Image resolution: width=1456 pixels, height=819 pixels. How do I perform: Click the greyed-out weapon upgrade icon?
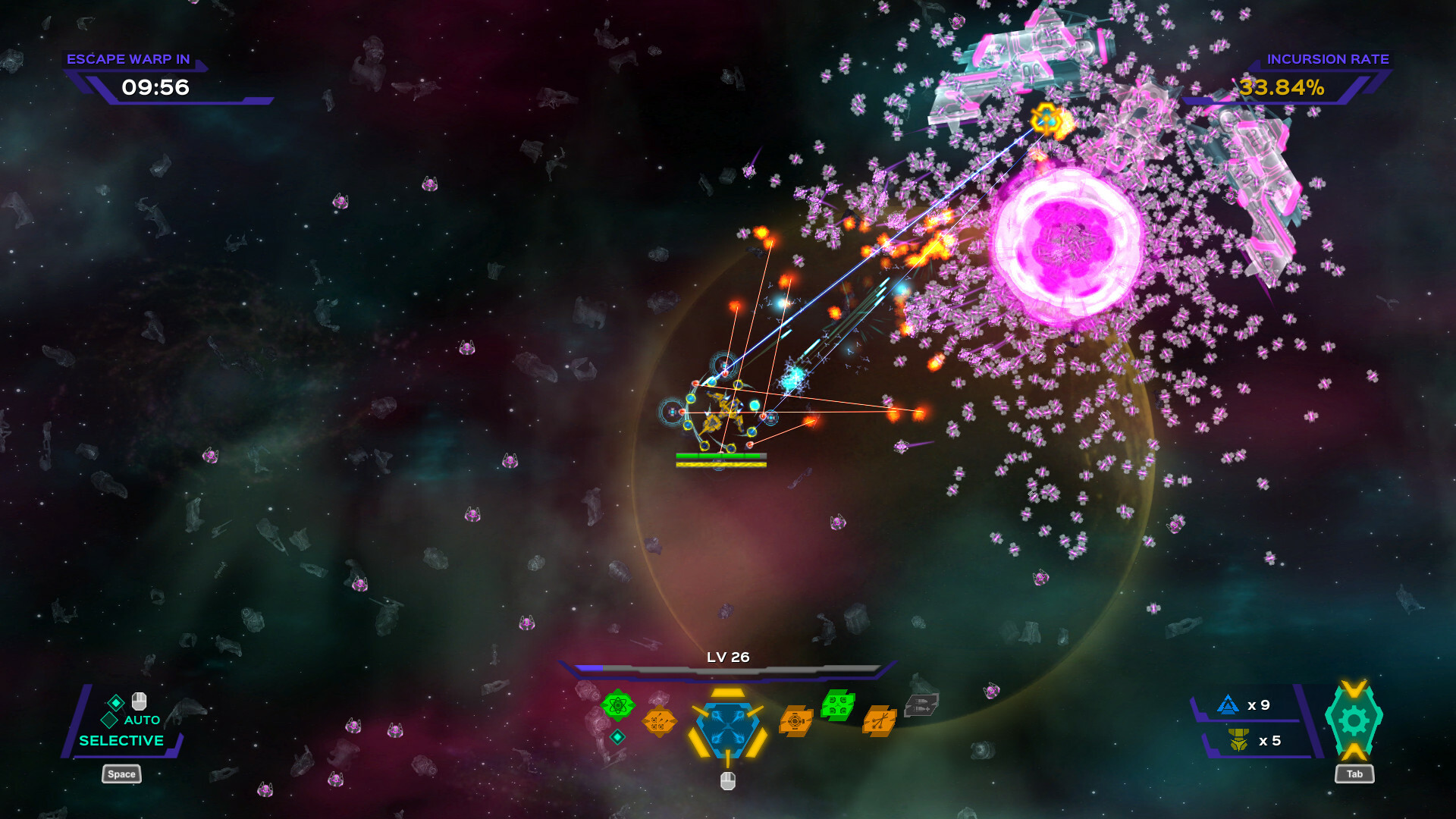pos(921,705)
